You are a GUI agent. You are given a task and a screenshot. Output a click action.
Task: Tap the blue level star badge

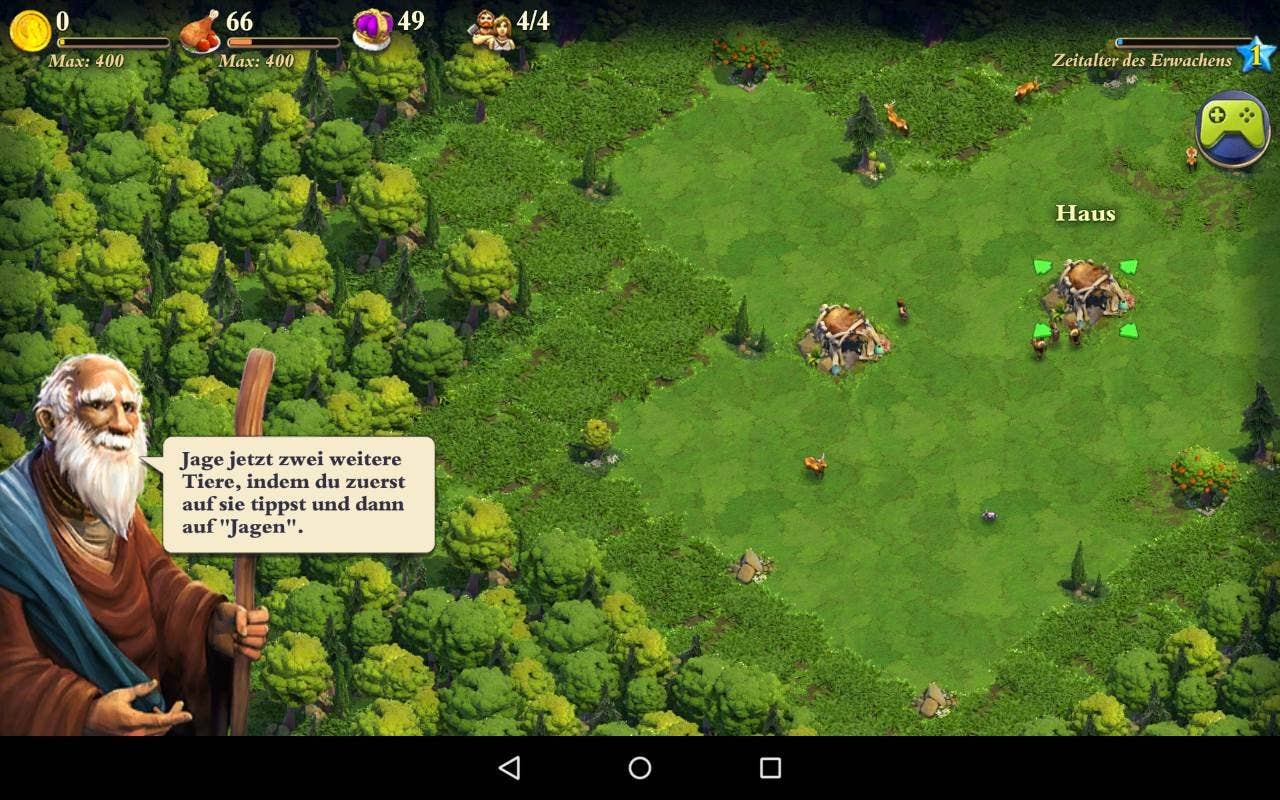[1255, 54]
